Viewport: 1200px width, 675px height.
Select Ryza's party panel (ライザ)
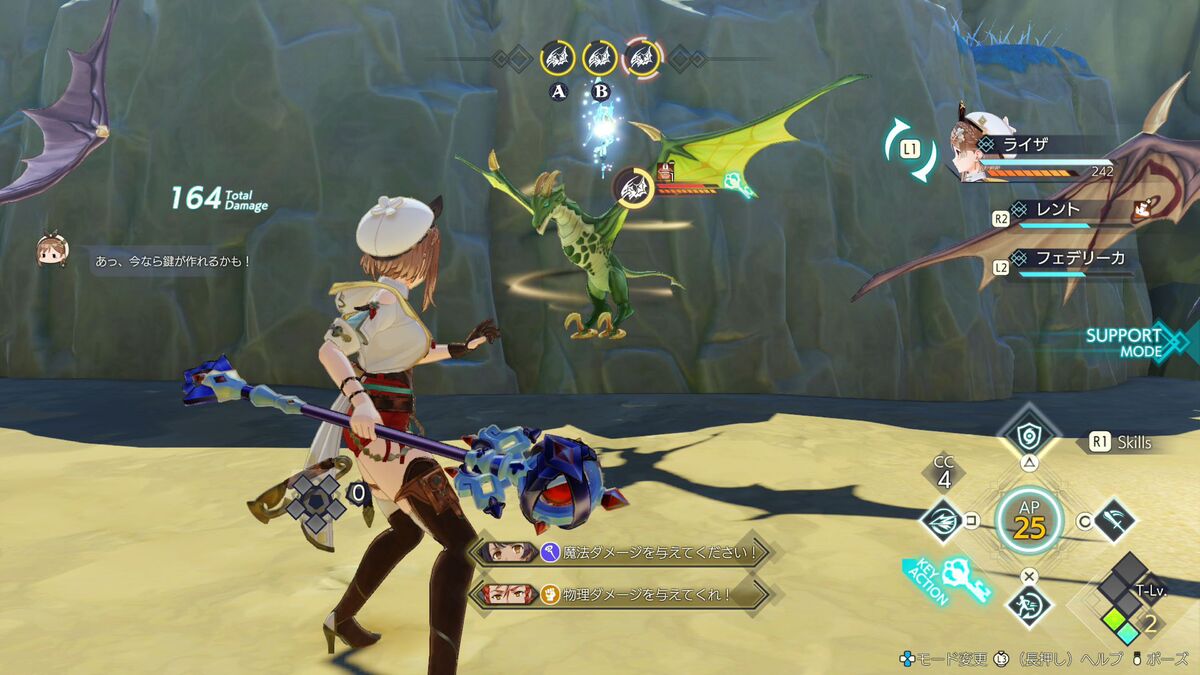pyautogui.click(x=1040, y=157)
